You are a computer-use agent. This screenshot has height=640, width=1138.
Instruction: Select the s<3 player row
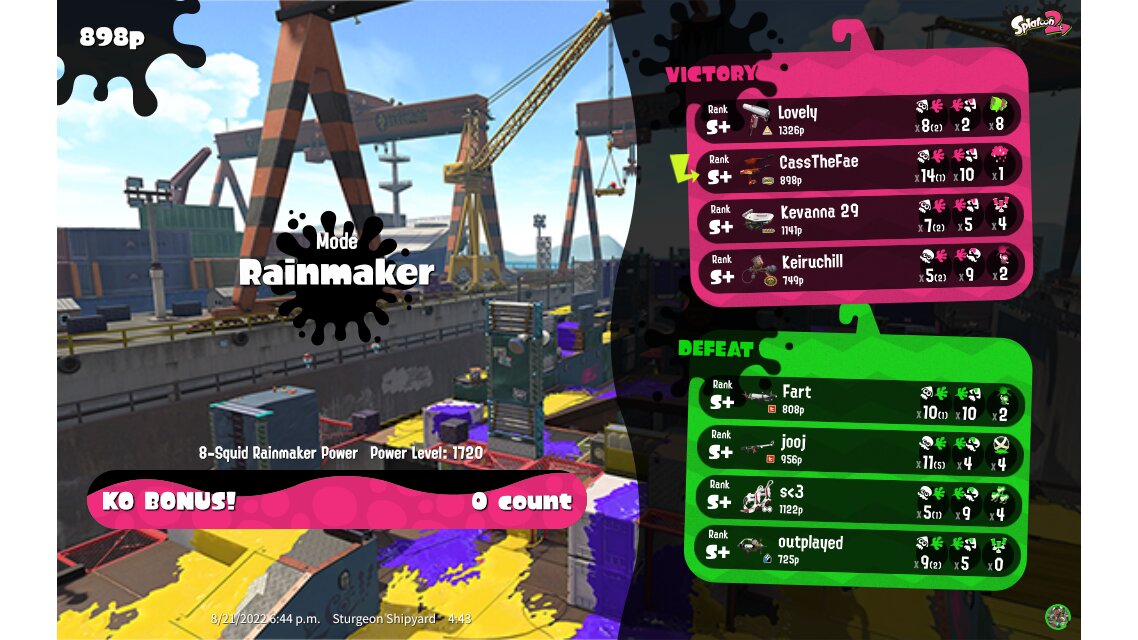tap(860, 499)
